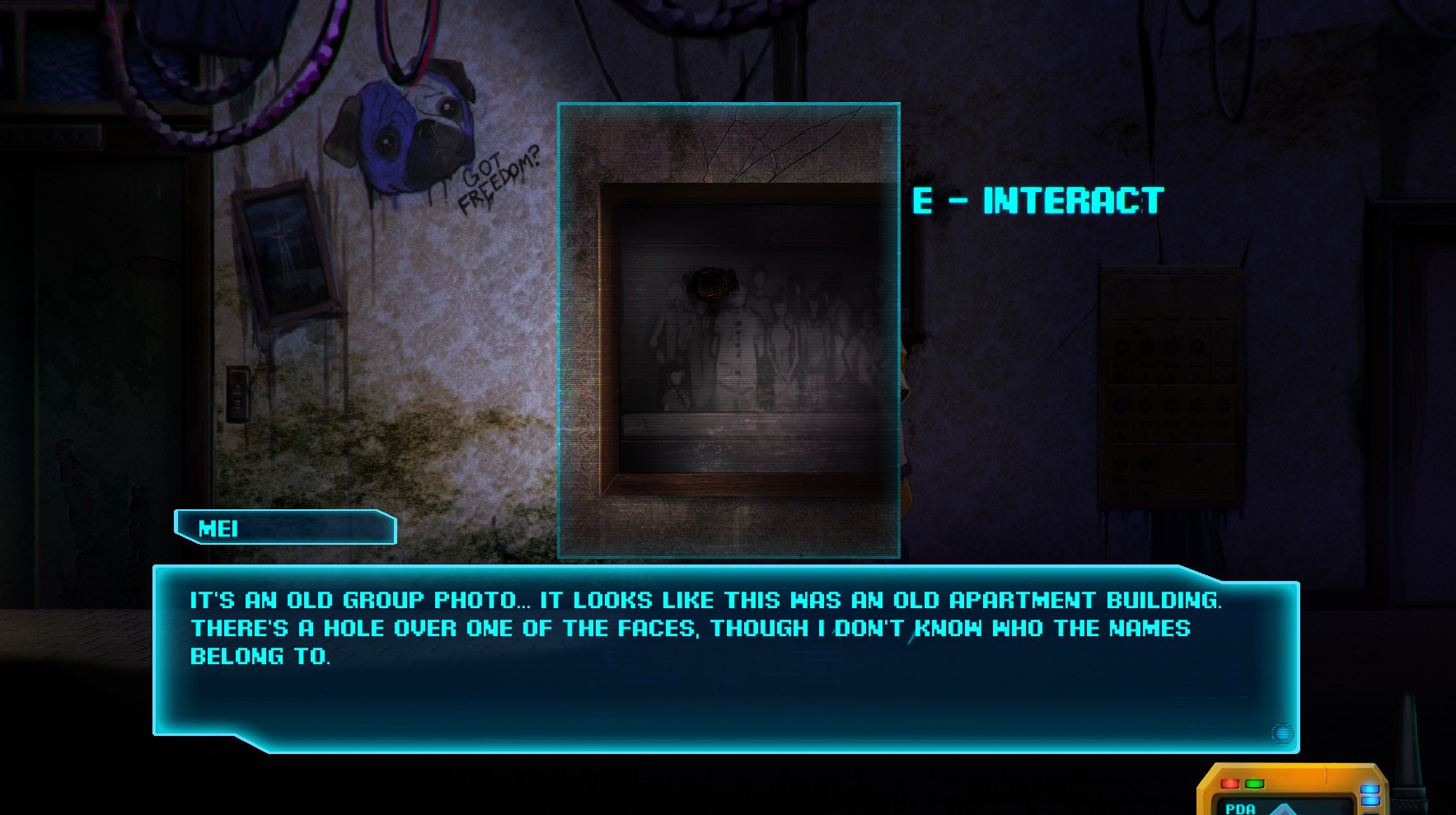
Task: Advance dialogue via the round continue indicator
Action: [x=1282, y=733]
